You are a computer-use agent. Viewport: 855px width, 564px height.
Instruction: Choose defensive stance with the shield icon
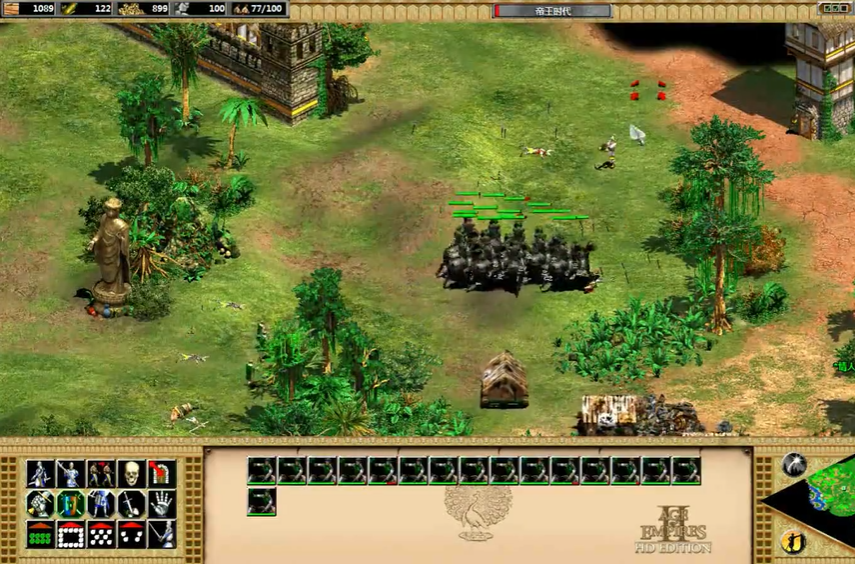click(70, 504)
